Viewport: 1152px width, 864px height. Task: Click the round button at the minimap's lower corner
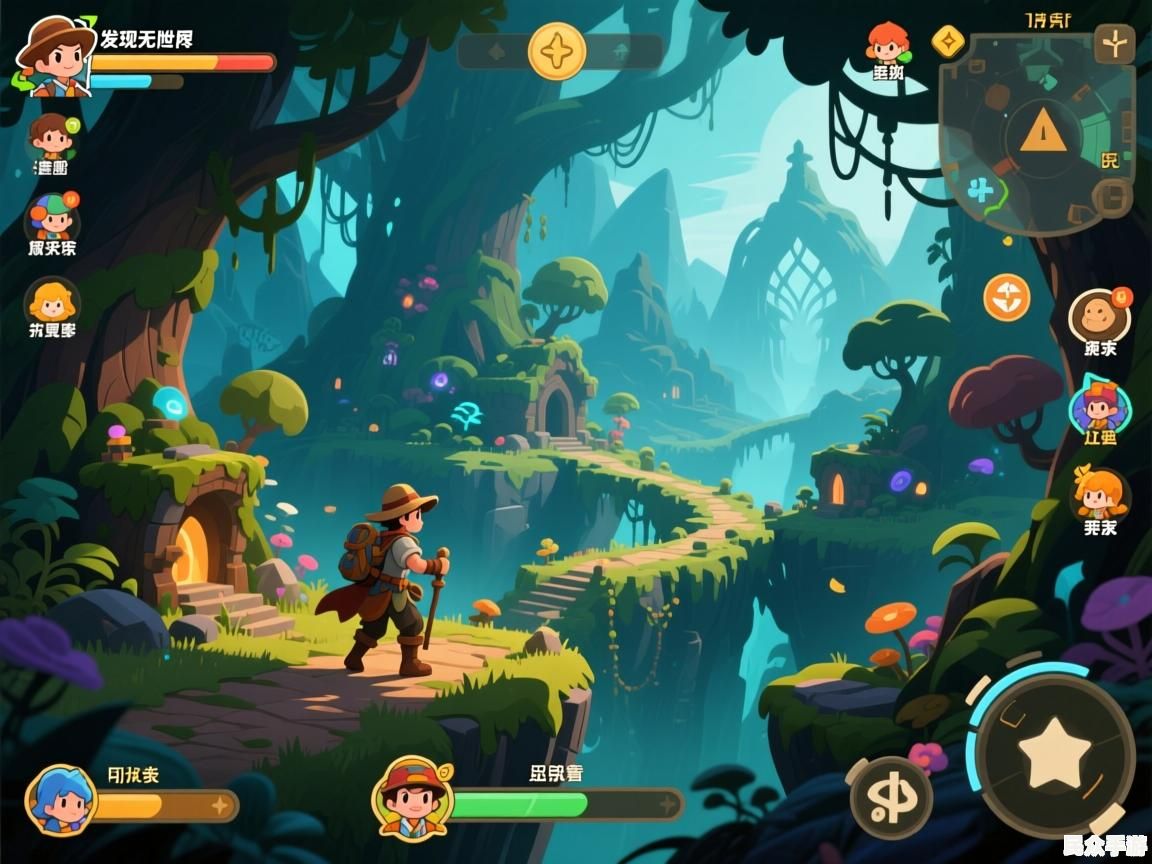coord(1112,197)
